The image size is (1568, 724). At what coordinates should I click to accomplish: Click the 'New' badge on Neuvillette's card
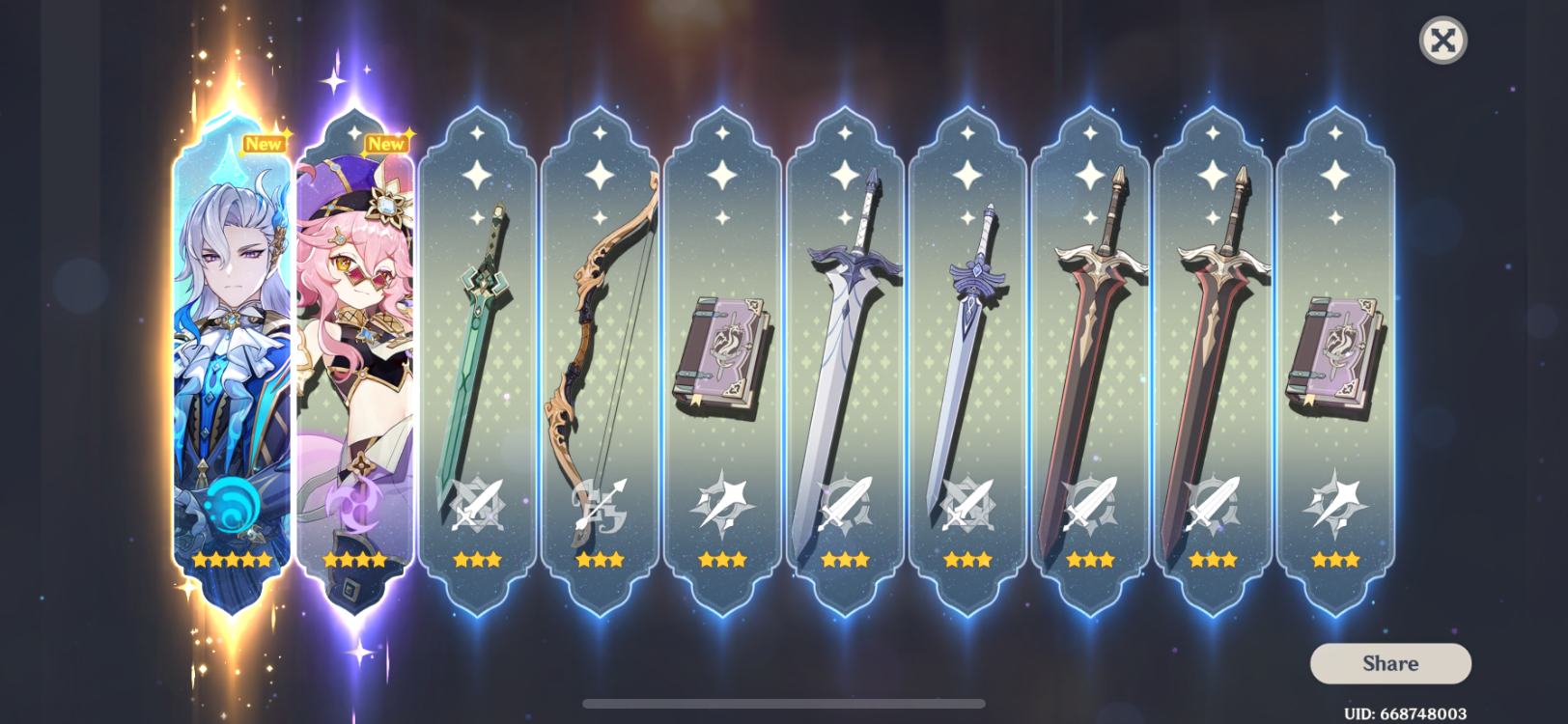coord(263,144)
